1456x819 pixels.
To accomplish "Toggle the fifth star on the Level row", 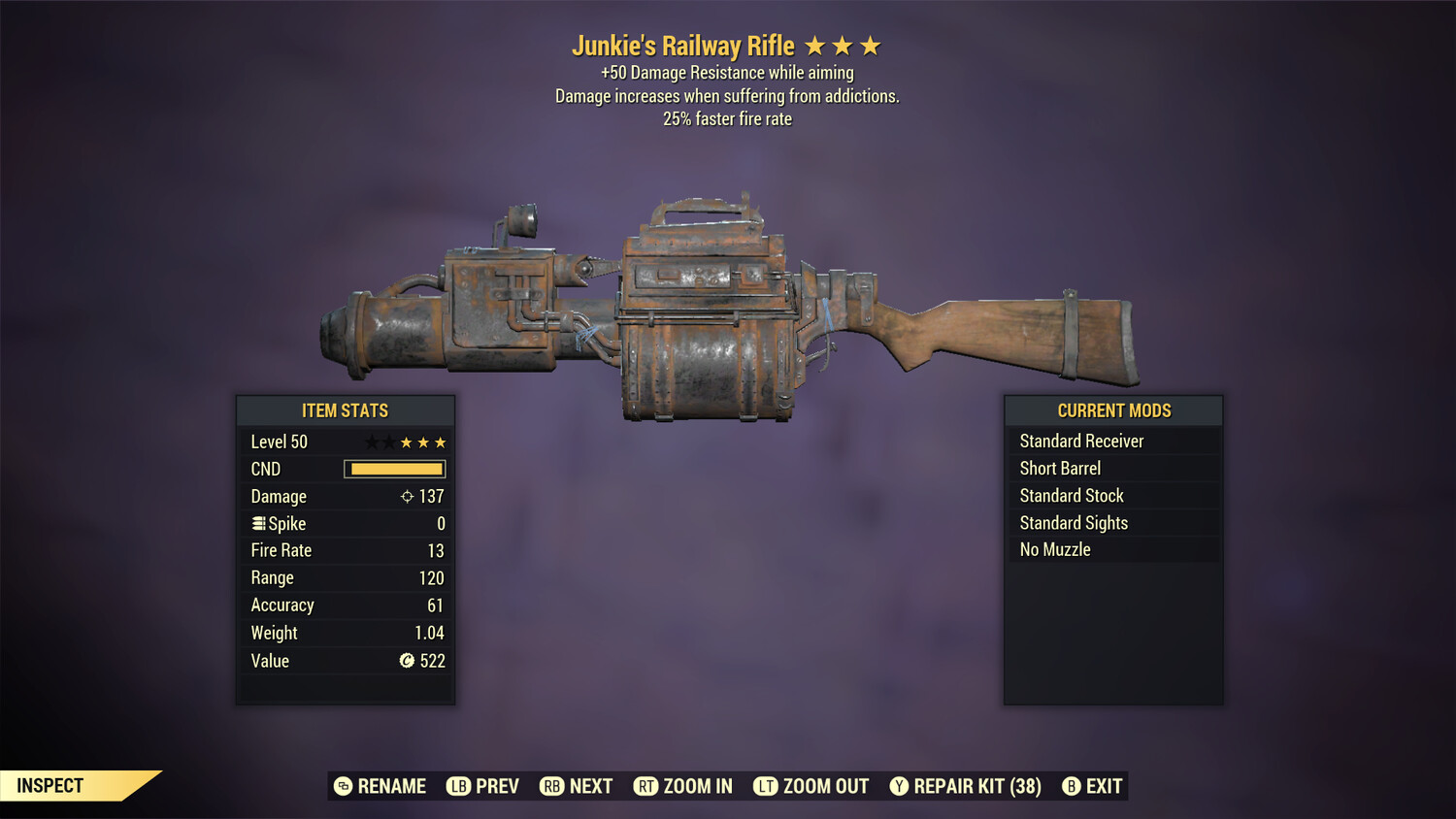I will point(441,442).
